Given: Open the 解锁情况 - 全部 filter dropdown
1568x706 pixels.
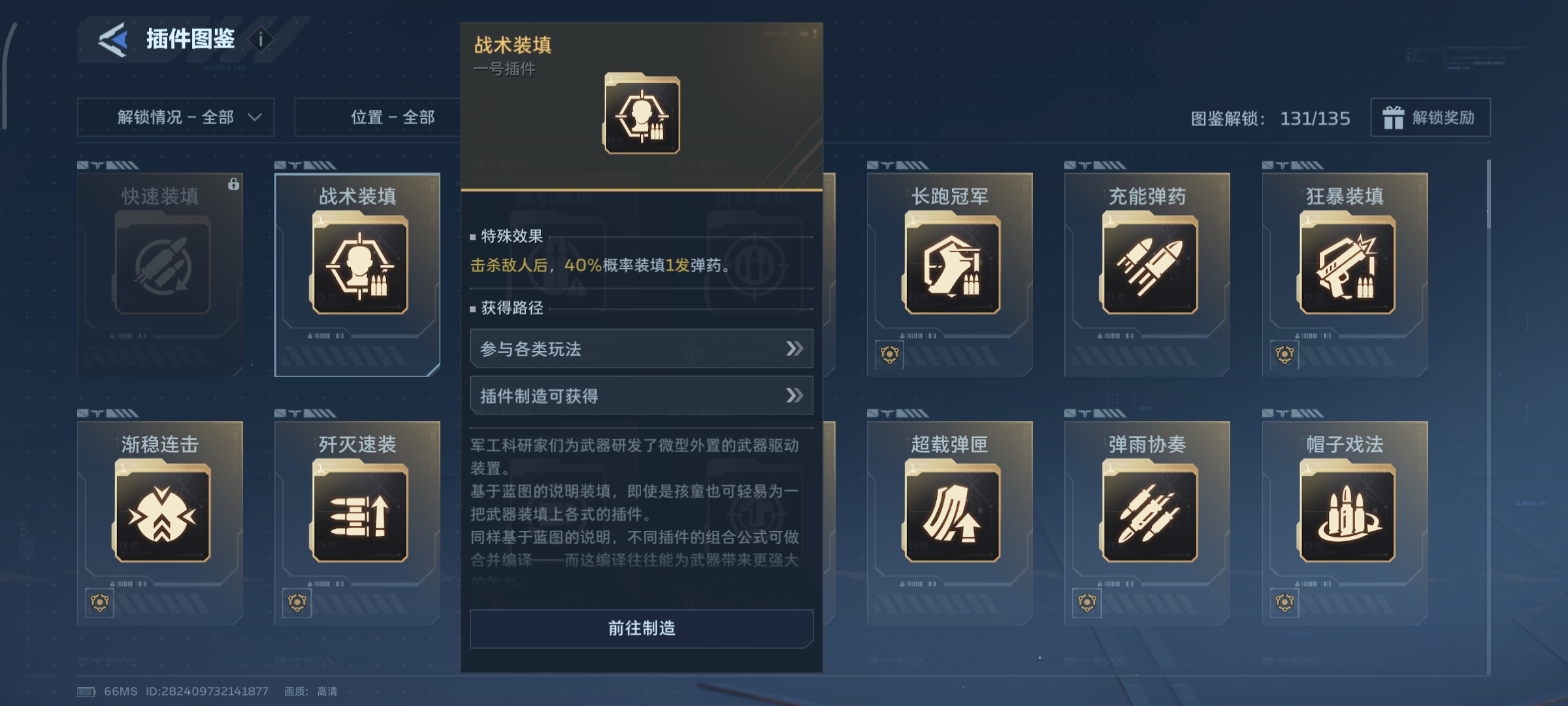Looking at the screenshot, I should [x=175, y=118].
